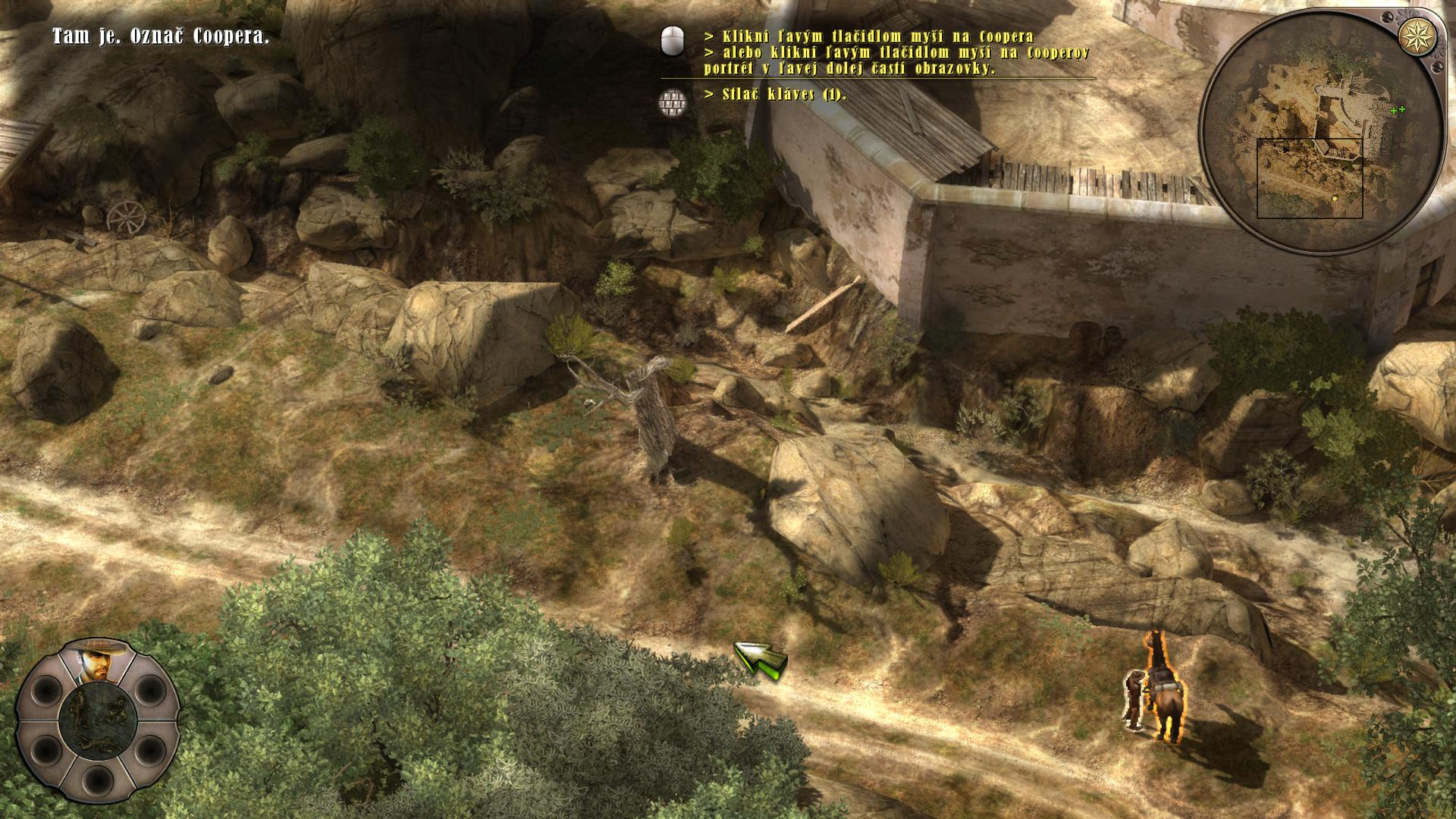Viewport: 1456px width, 819px height.
Task: Click the yellow dot marker on the minimap
Action: point(1335,198)
